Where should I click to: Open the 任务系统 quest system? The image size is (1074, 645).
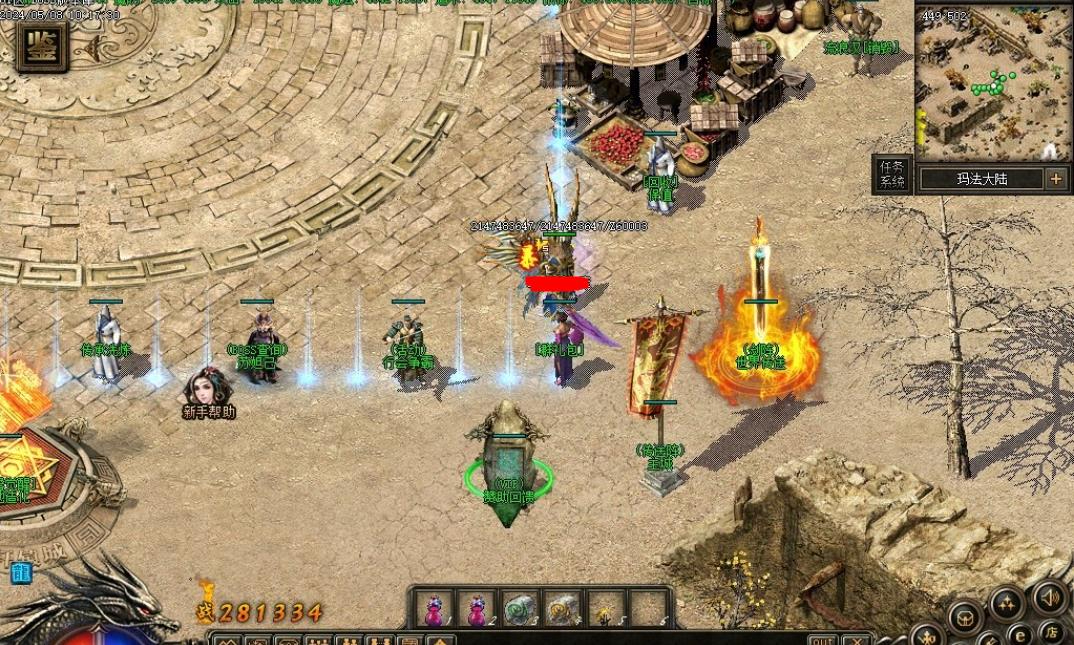891,175
